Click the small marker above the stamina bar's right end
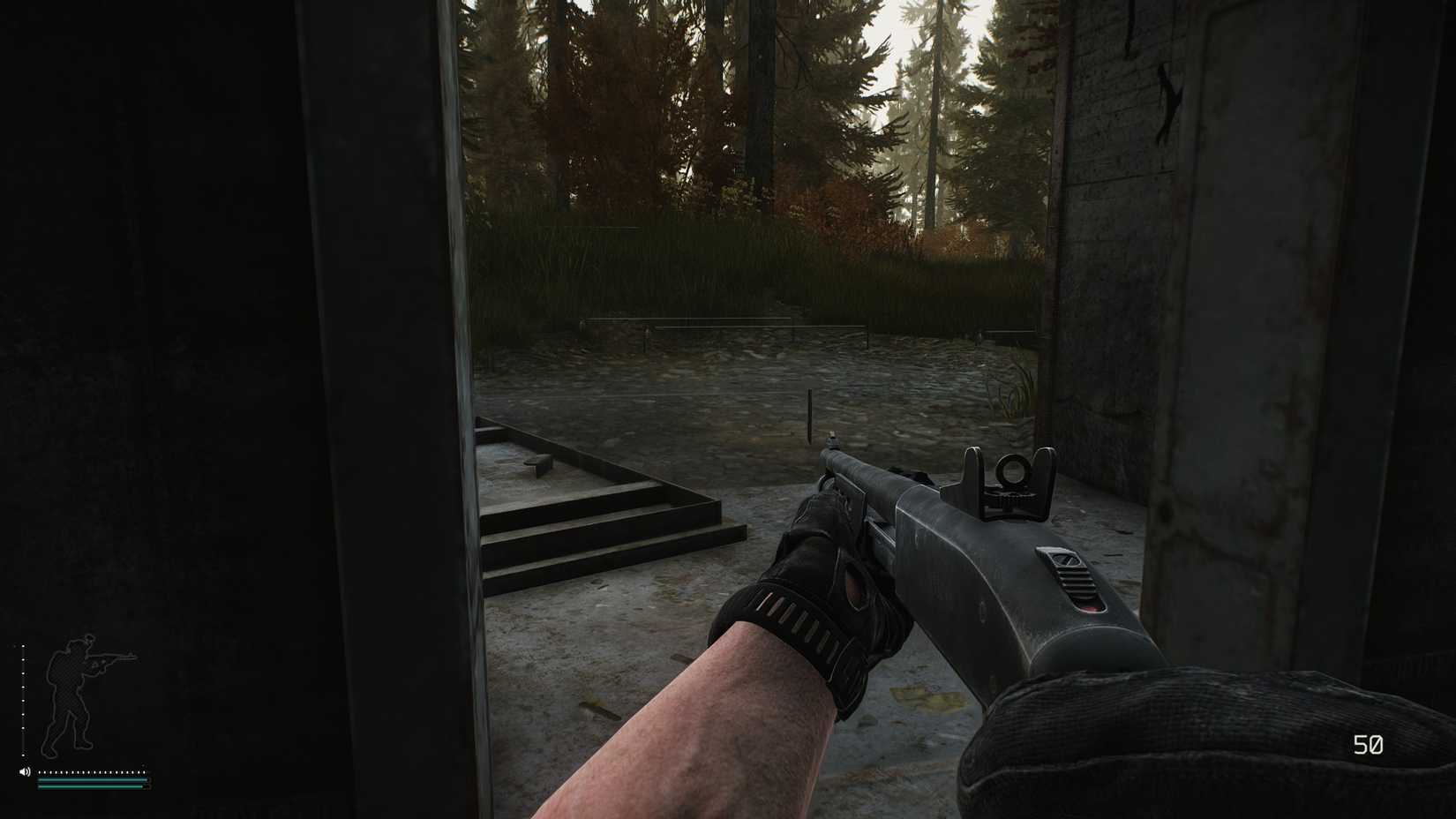The width and height of the screenshot is (1456, 819). 143,765
